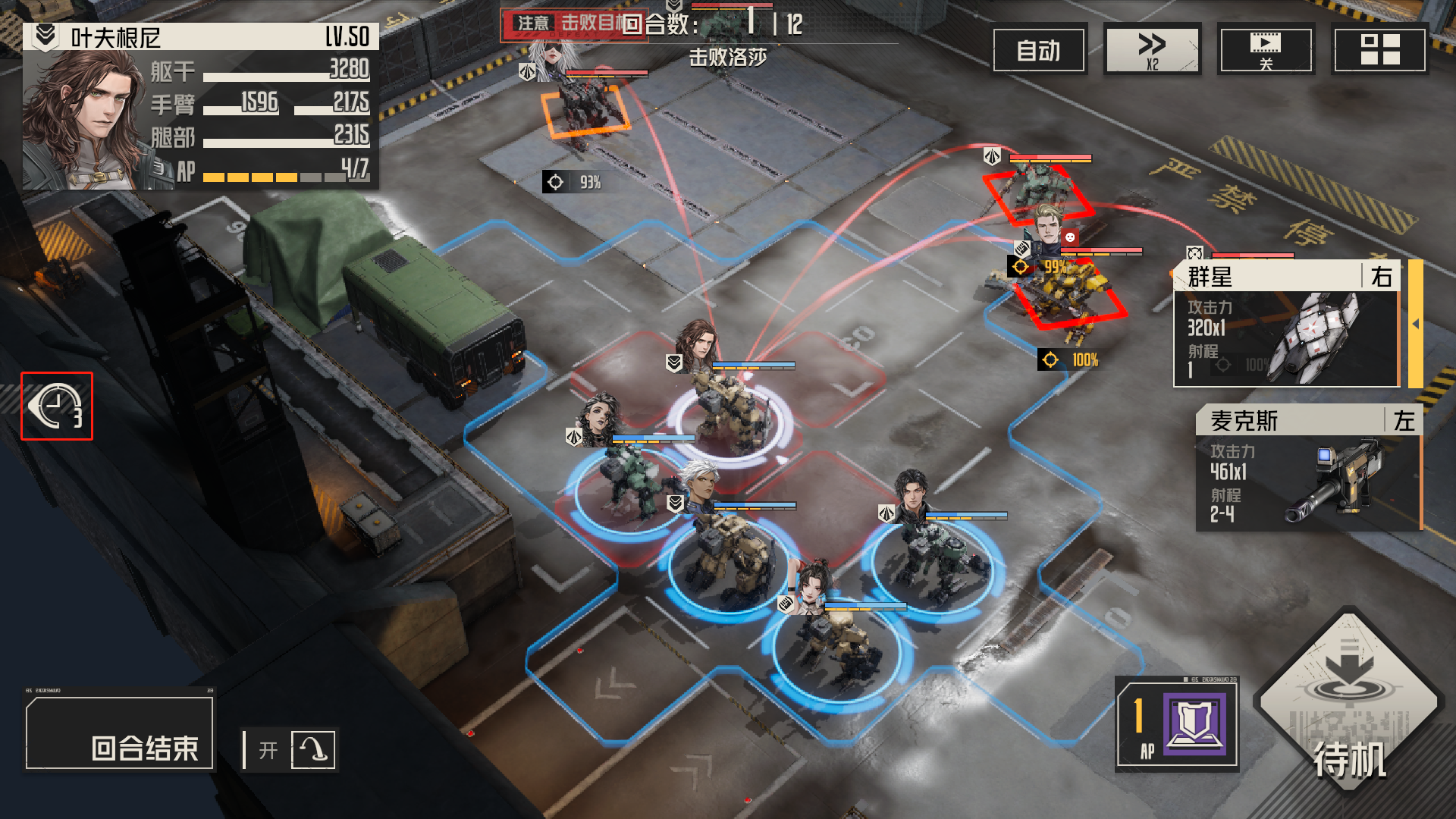The image size is (1456, 819).
Task: Expand the yellow arrow weapon panel tab
Action: pyautogui.click(x=1415, y=324)
